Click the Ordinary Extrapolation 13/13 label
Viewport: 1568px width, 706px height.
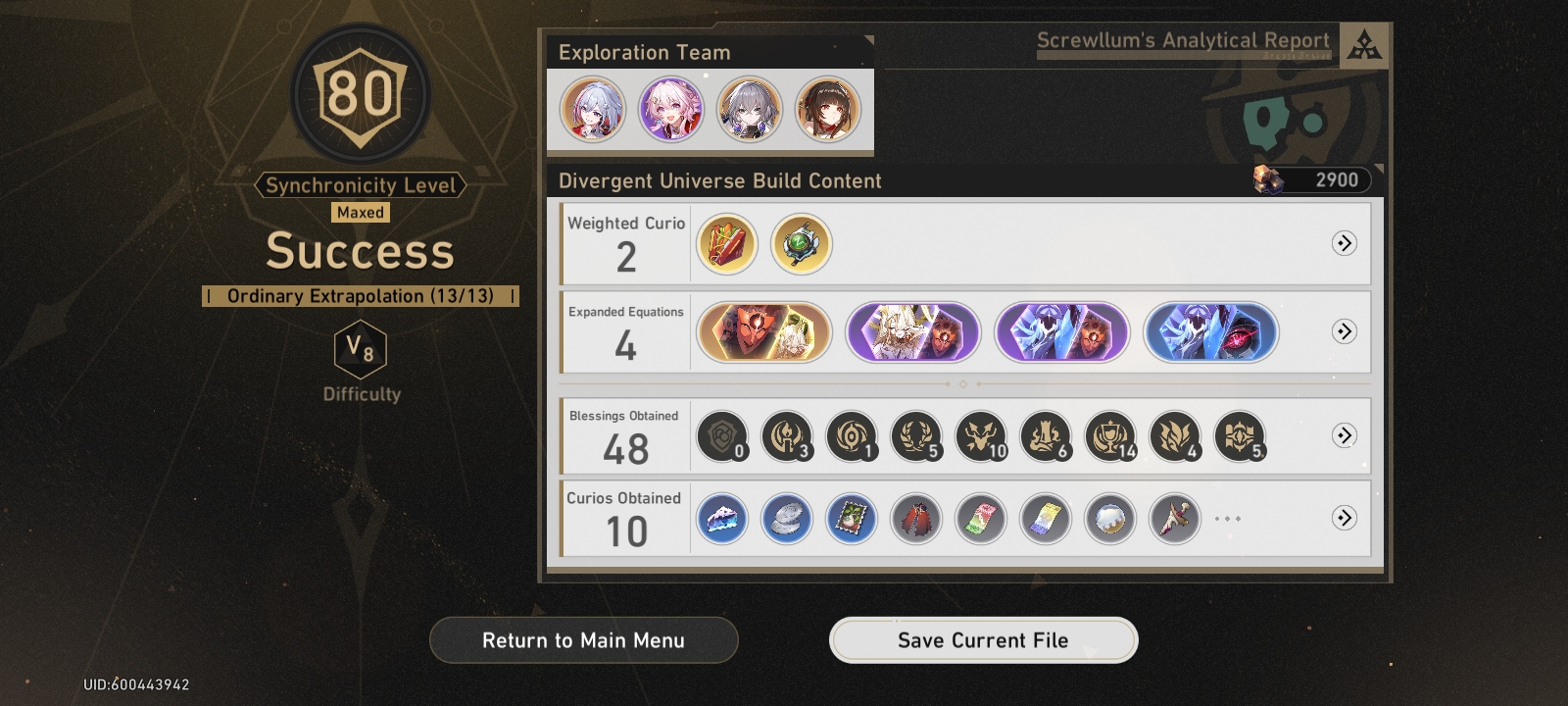point(360,295)
